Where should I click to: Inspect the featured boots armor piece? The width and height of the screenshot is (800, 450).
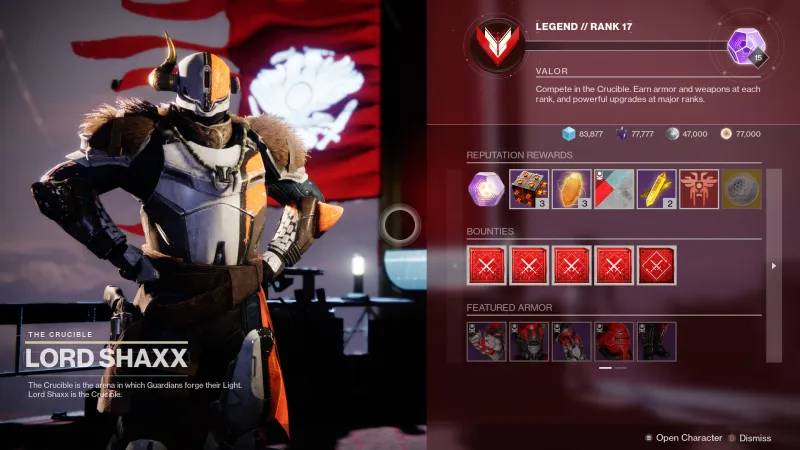coord(657,341)
